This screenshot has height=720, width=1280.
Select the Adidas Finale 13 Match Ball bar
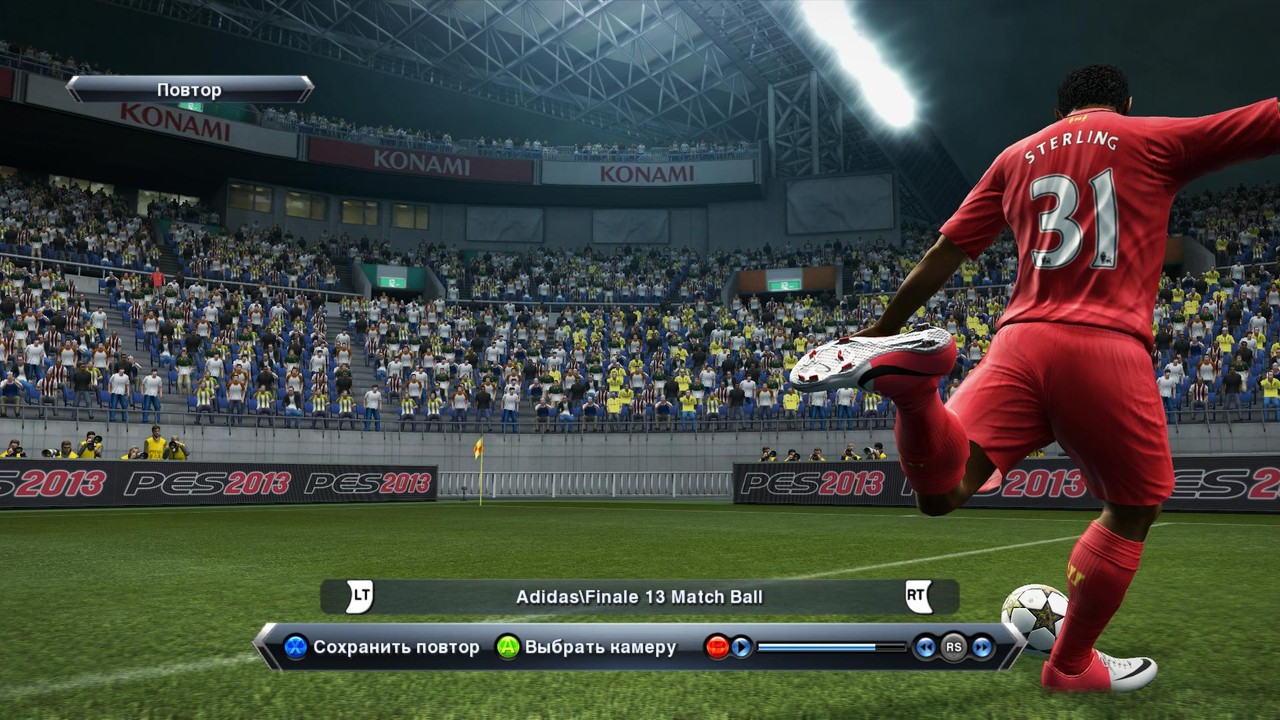click(x=639, y=597)
